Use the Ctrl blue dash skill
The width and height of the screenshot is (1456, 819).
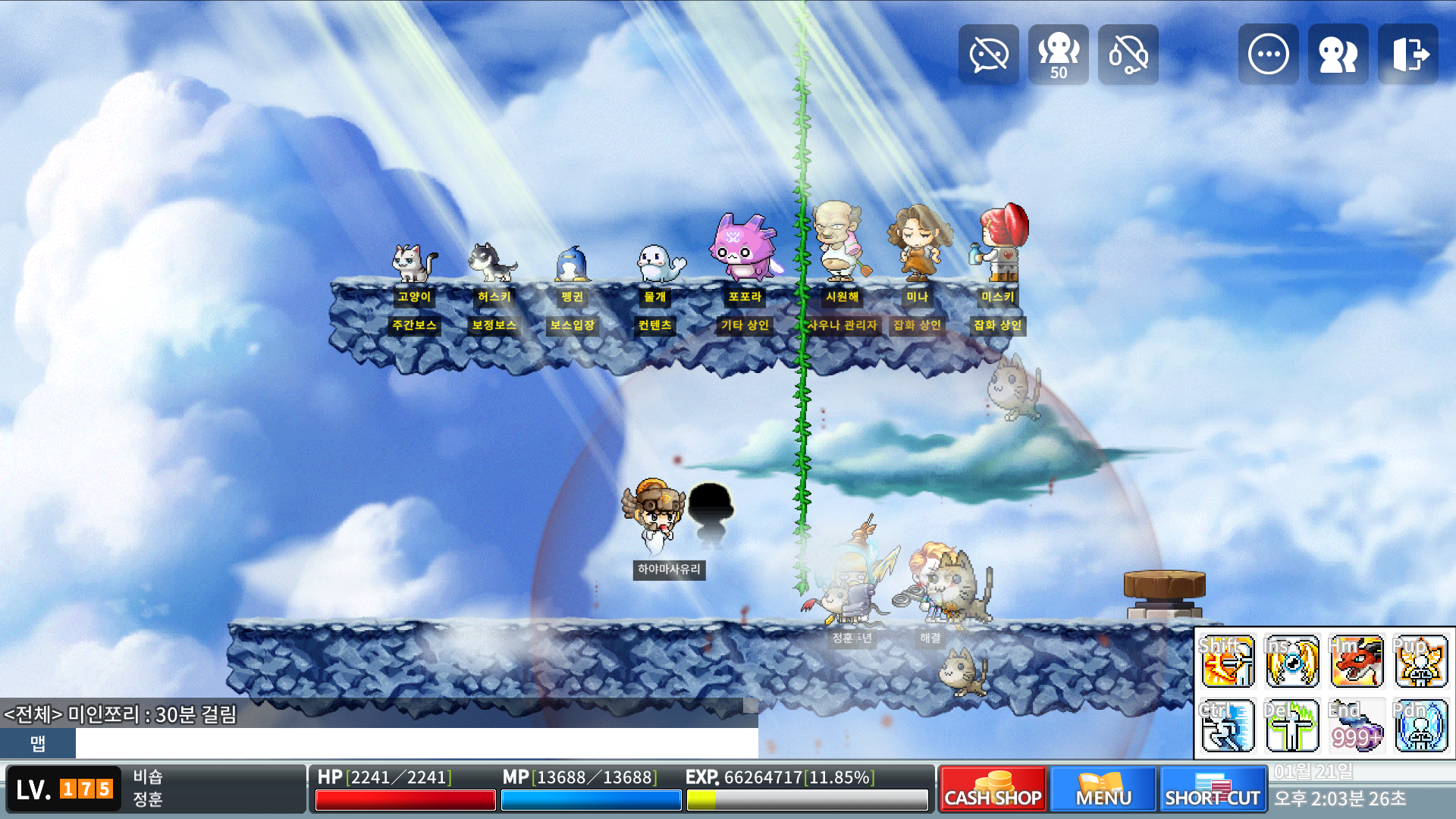[x=1228, y=726]
